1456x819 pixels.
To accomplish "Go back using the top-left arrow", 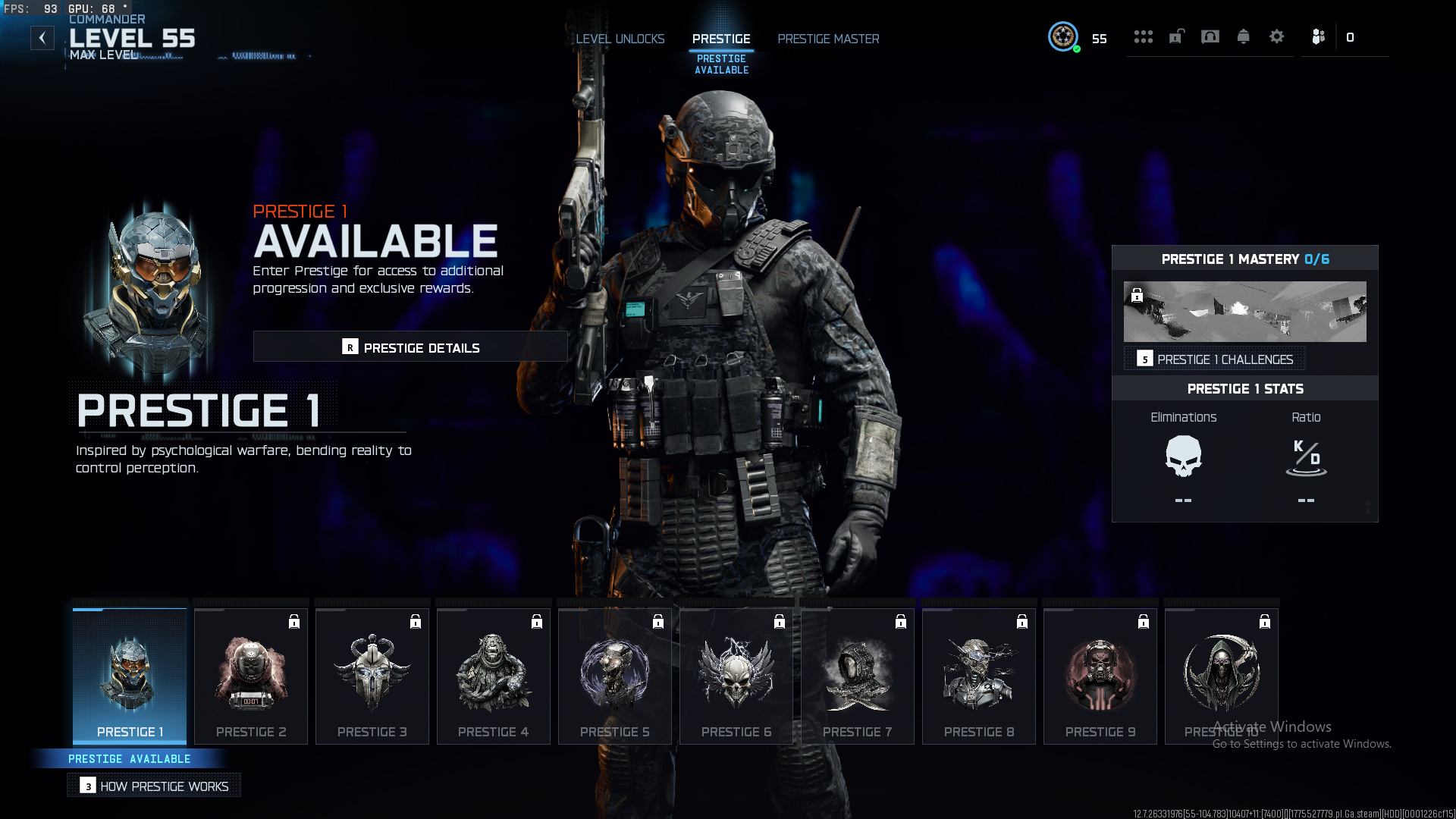I will click(42, 38).
